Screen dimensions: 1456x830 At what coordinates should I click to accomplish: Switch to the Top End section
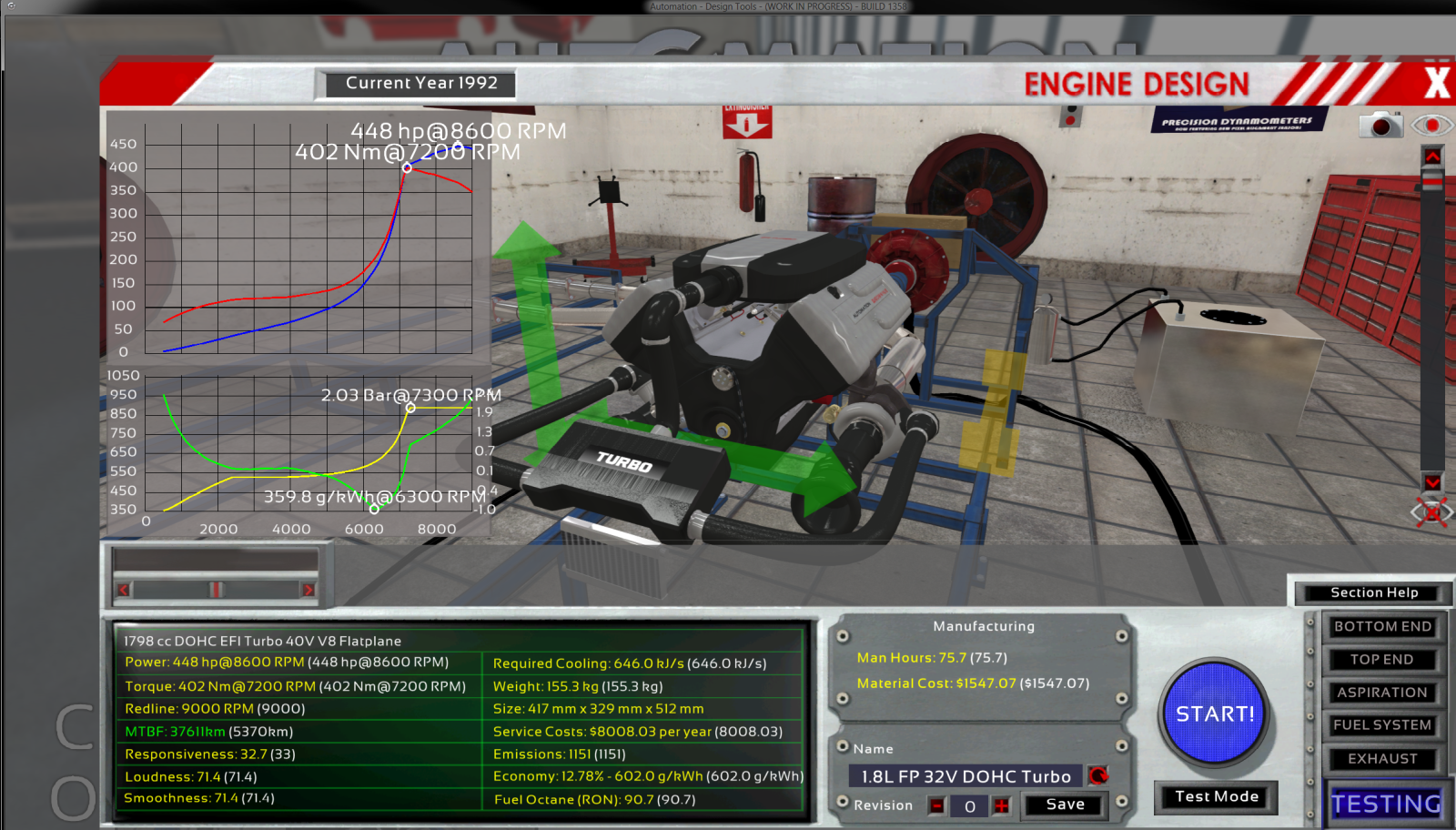(1381, 659)
